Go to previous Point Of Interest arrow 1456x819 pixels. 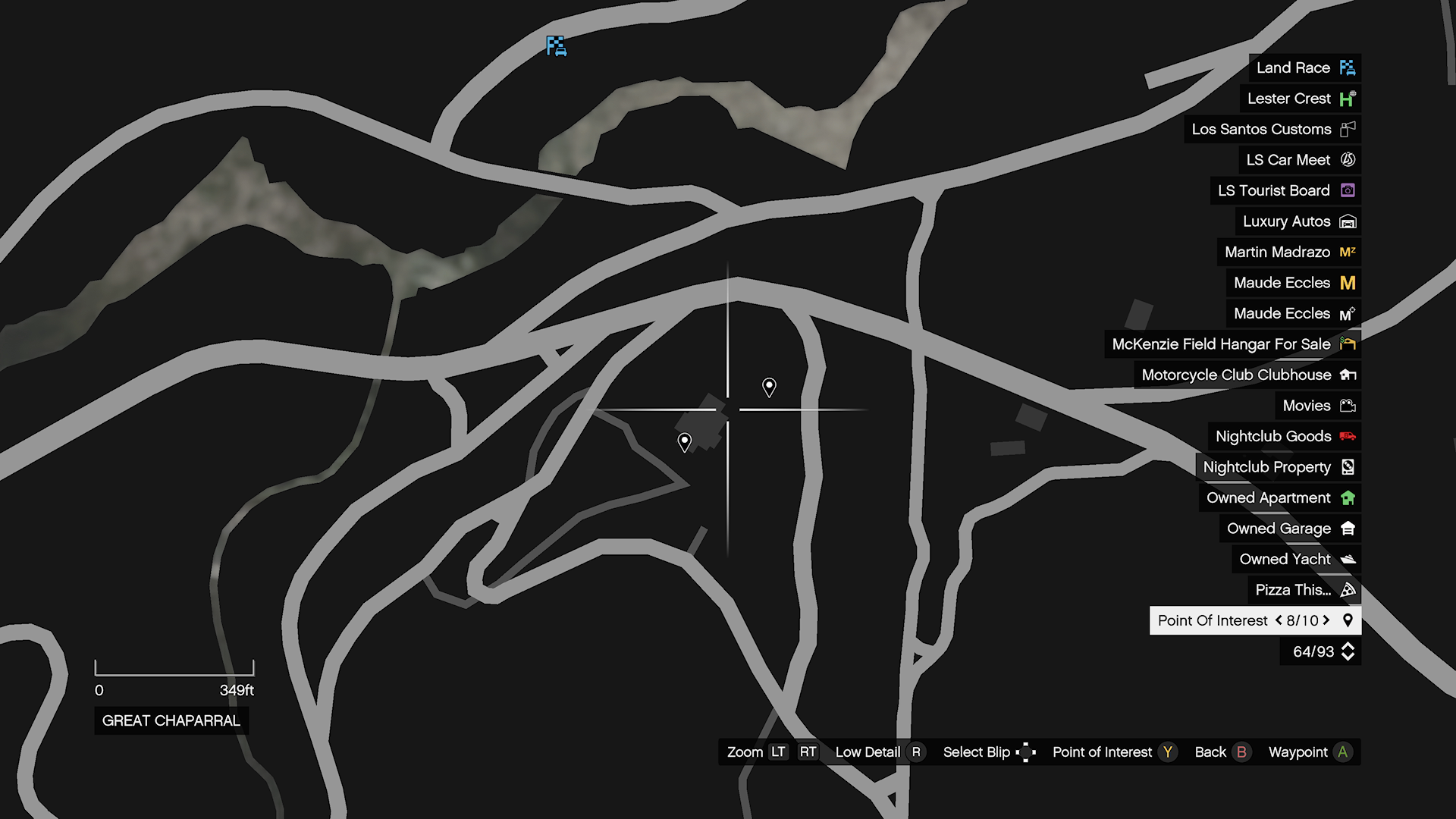pyautogui.click(x=1279, y=620)
